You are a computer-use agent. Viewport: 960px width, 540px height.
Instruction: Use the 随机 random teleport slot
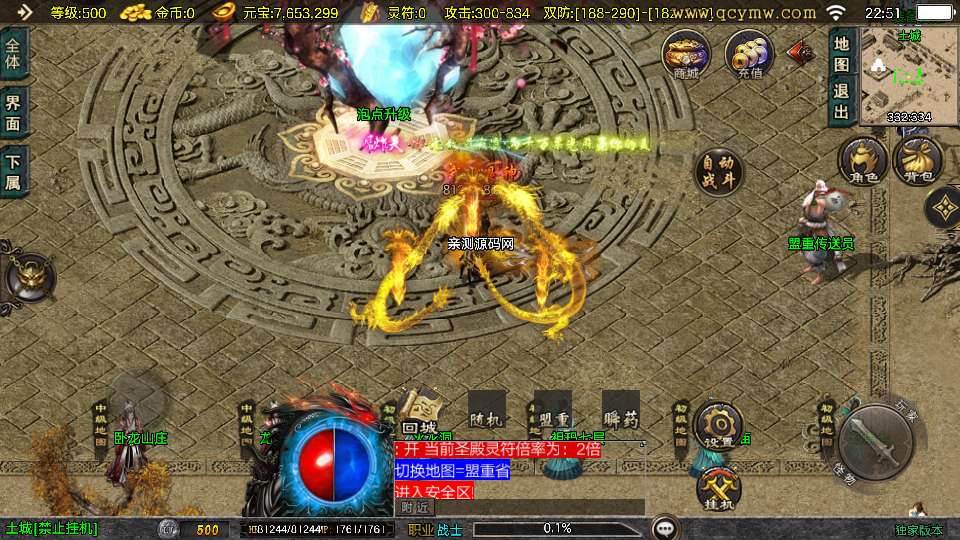click(x=486, y=410)
